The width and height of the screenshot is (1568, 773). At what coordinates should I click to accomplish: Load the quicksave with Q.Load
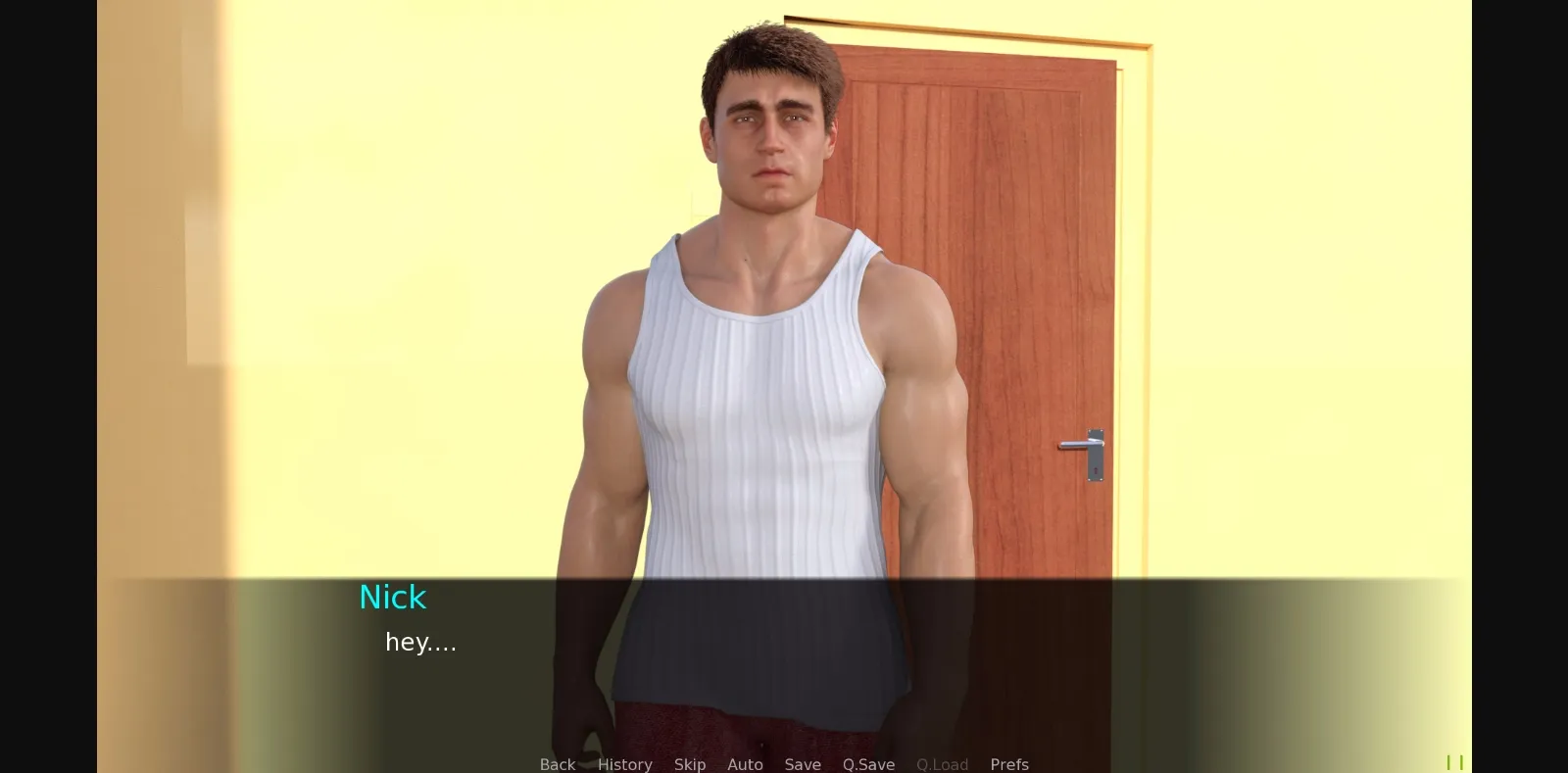click(x=942, y=764)
